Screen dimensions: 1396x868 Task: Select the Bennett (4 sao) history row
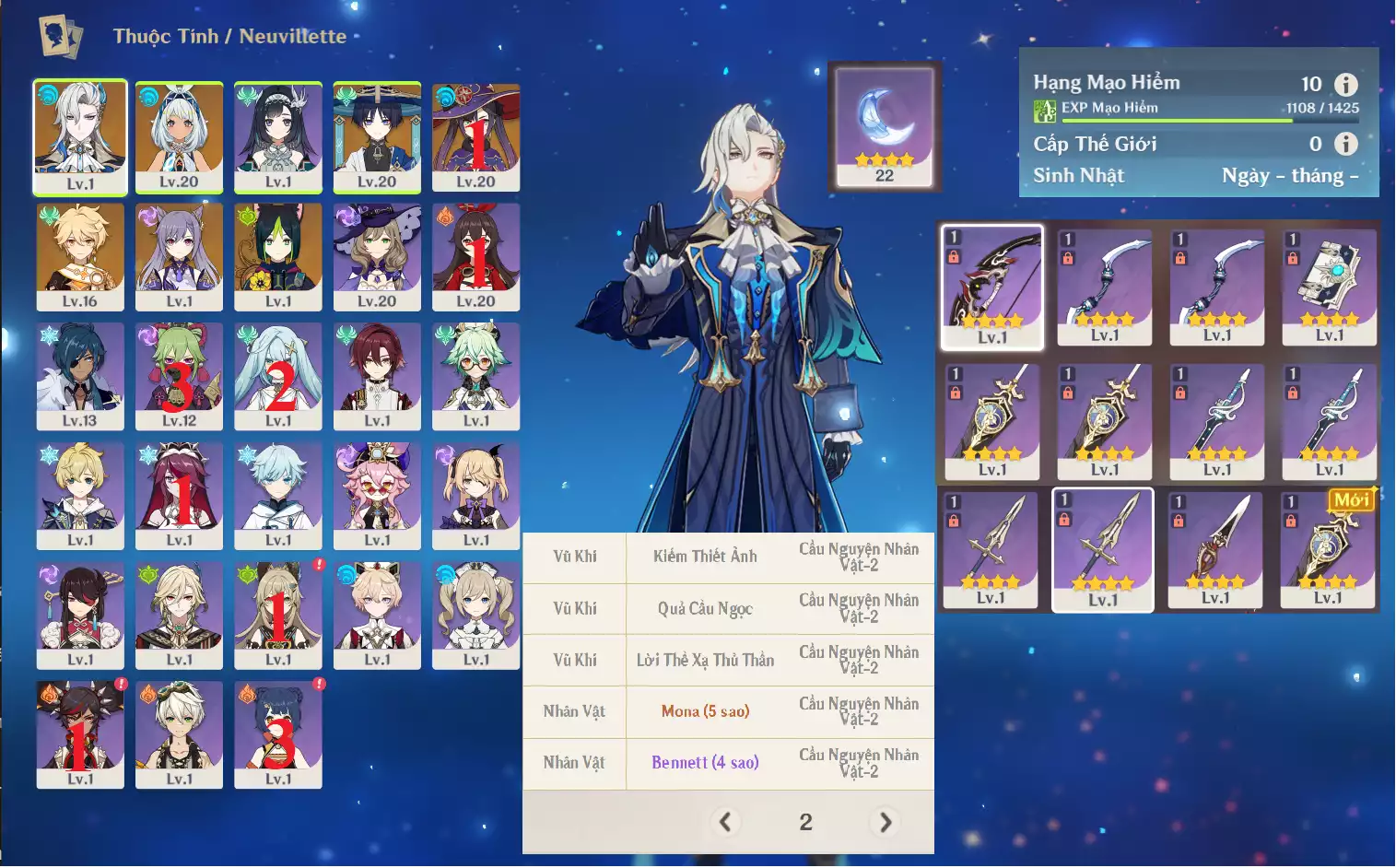(705, 763)
